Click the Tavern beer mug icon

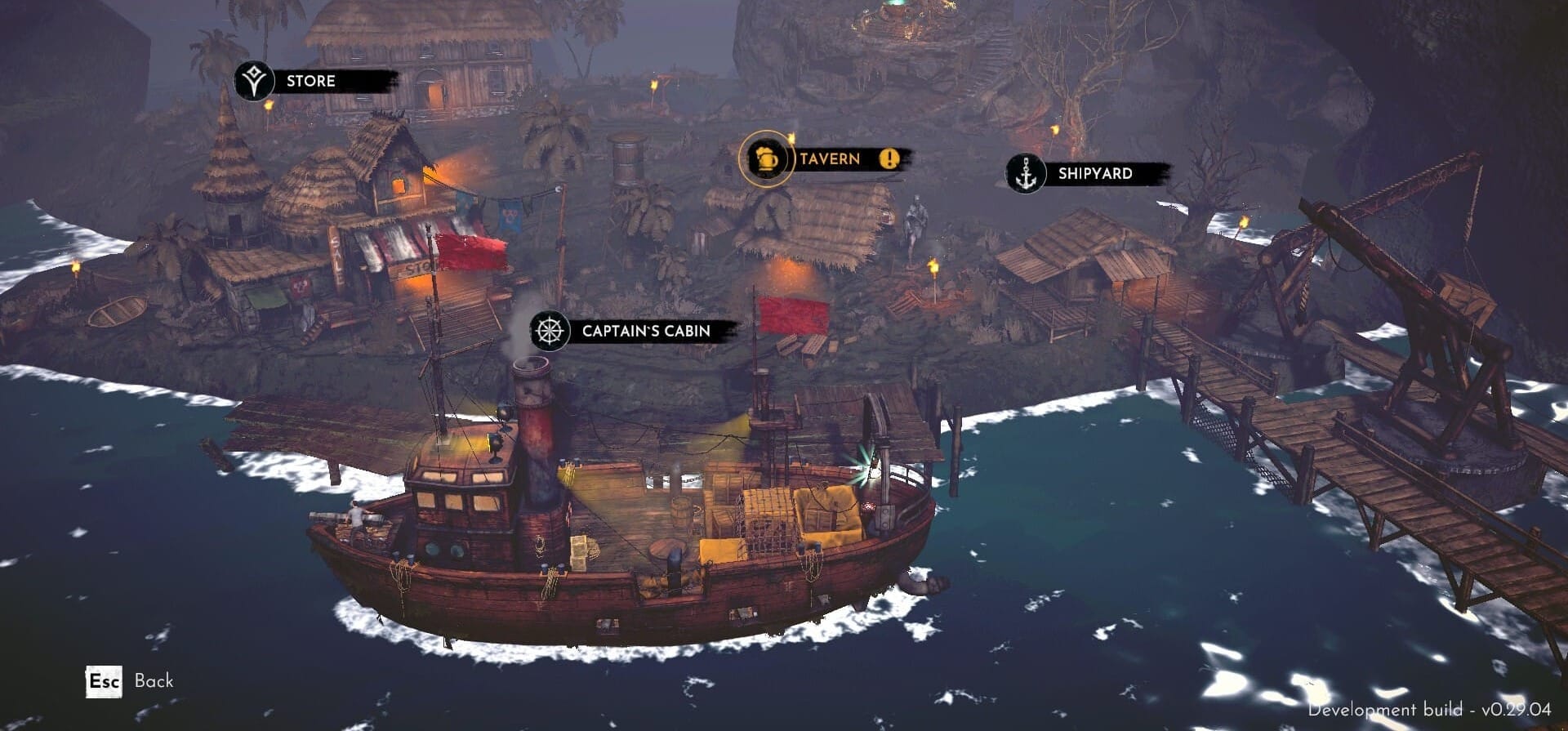click(765, 158)
